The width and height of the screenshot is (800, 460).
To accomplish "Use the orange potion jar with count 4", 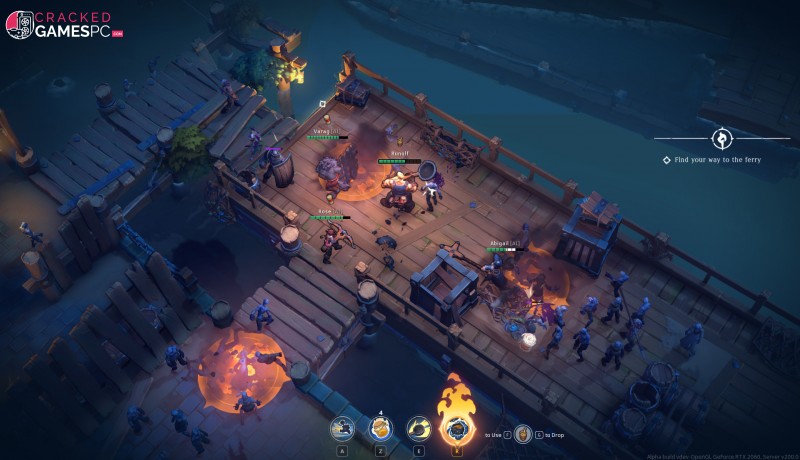I will coord(380,429).
